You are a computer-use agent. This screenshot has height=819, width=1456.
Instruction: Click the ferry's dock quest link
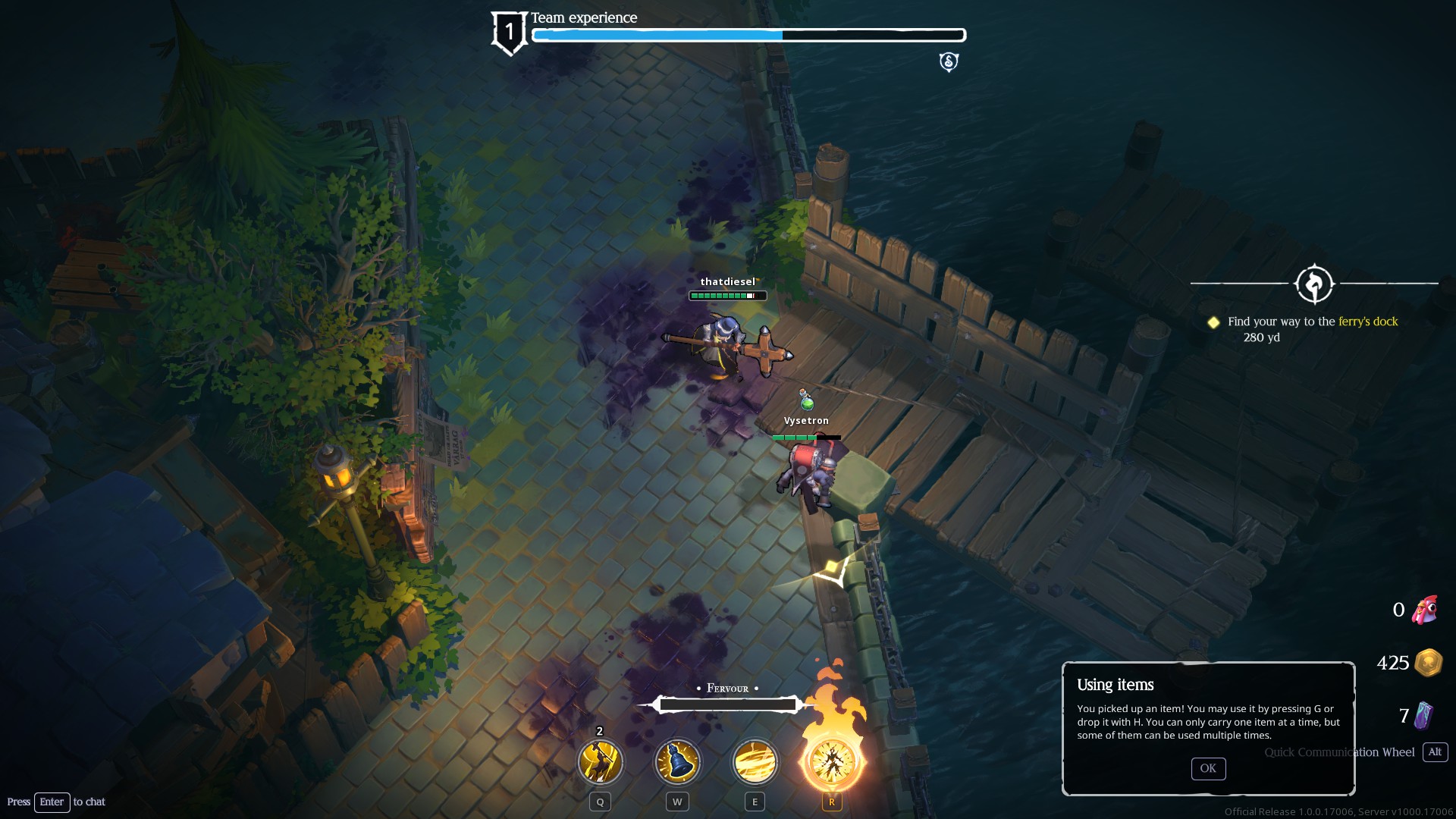tap(1367, 322)
